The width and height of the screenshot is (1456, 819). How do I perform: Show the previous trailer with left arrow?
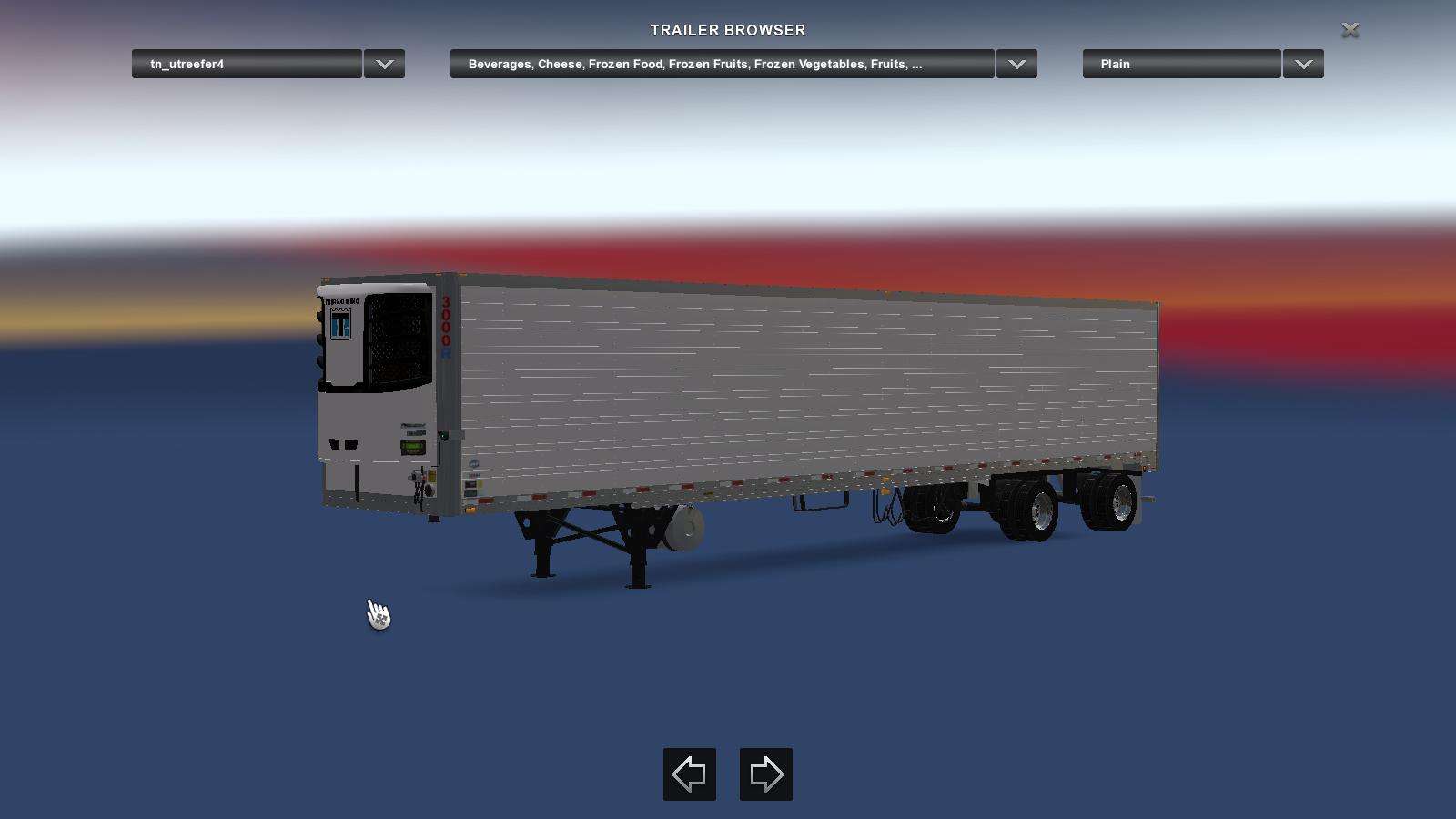pyautogui.click(x=690, y=774)
